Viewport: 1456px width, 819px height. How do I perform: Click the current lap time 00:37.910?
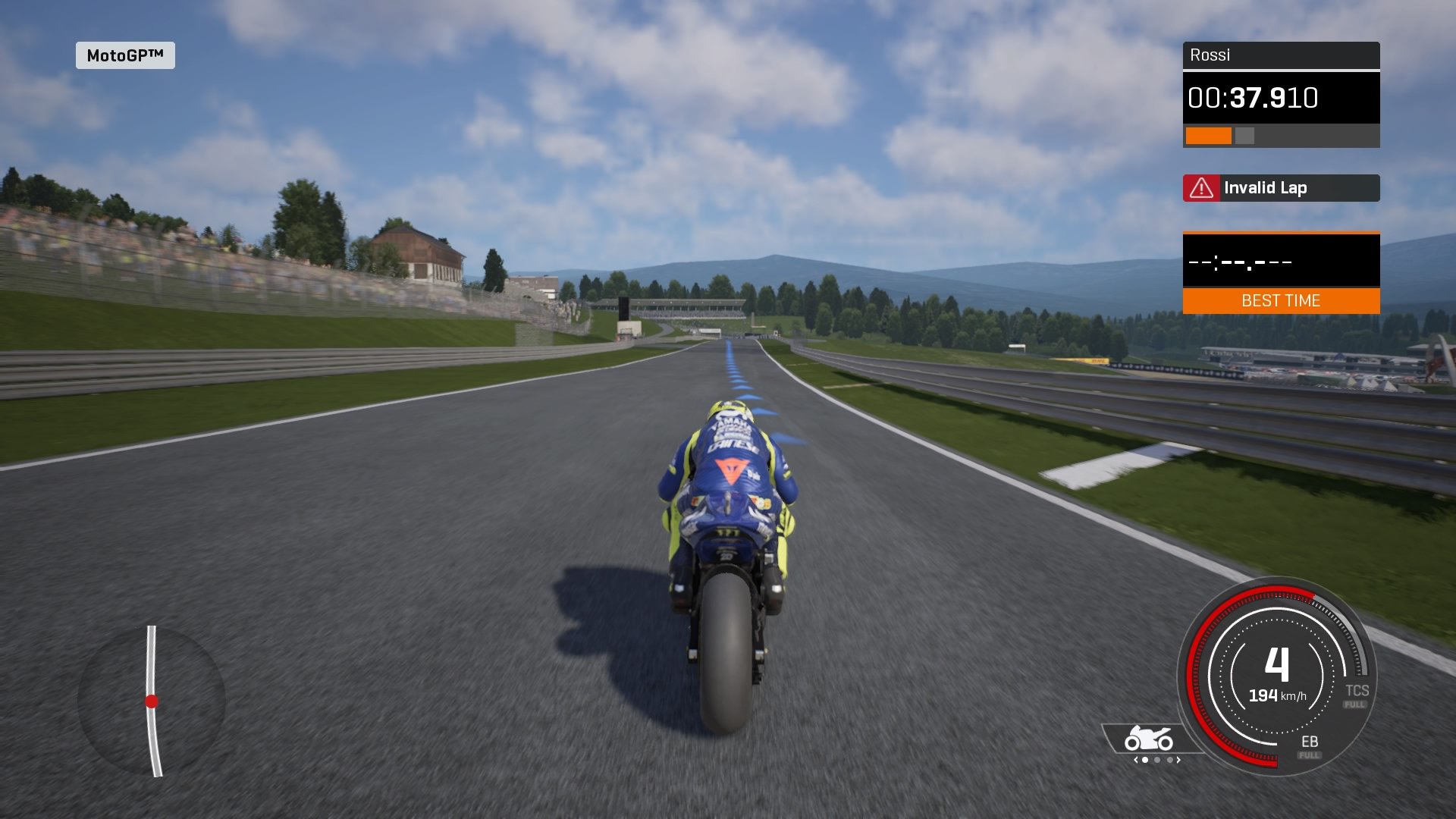pos(1254,98)
